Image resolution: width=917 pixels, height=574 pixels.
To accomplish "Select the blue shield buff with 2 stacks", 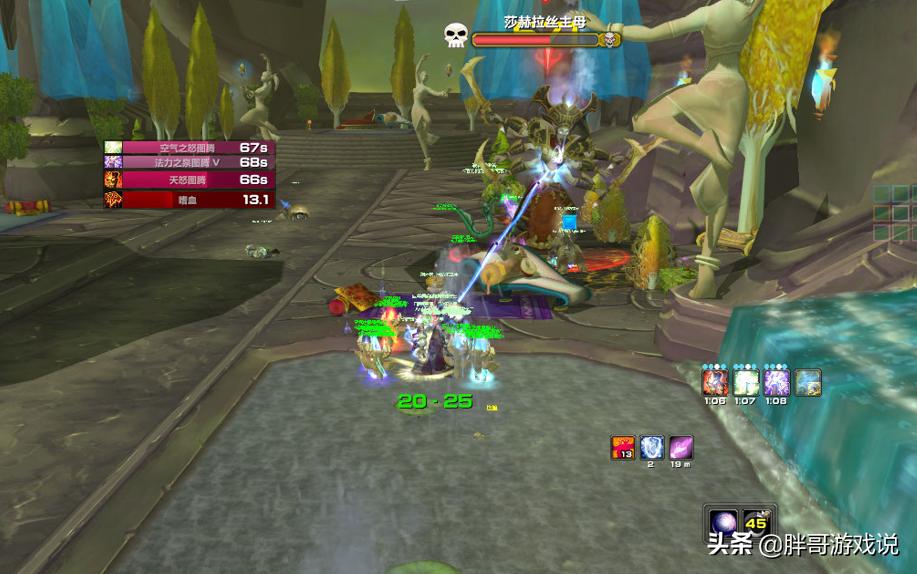I will pos(652,448).
